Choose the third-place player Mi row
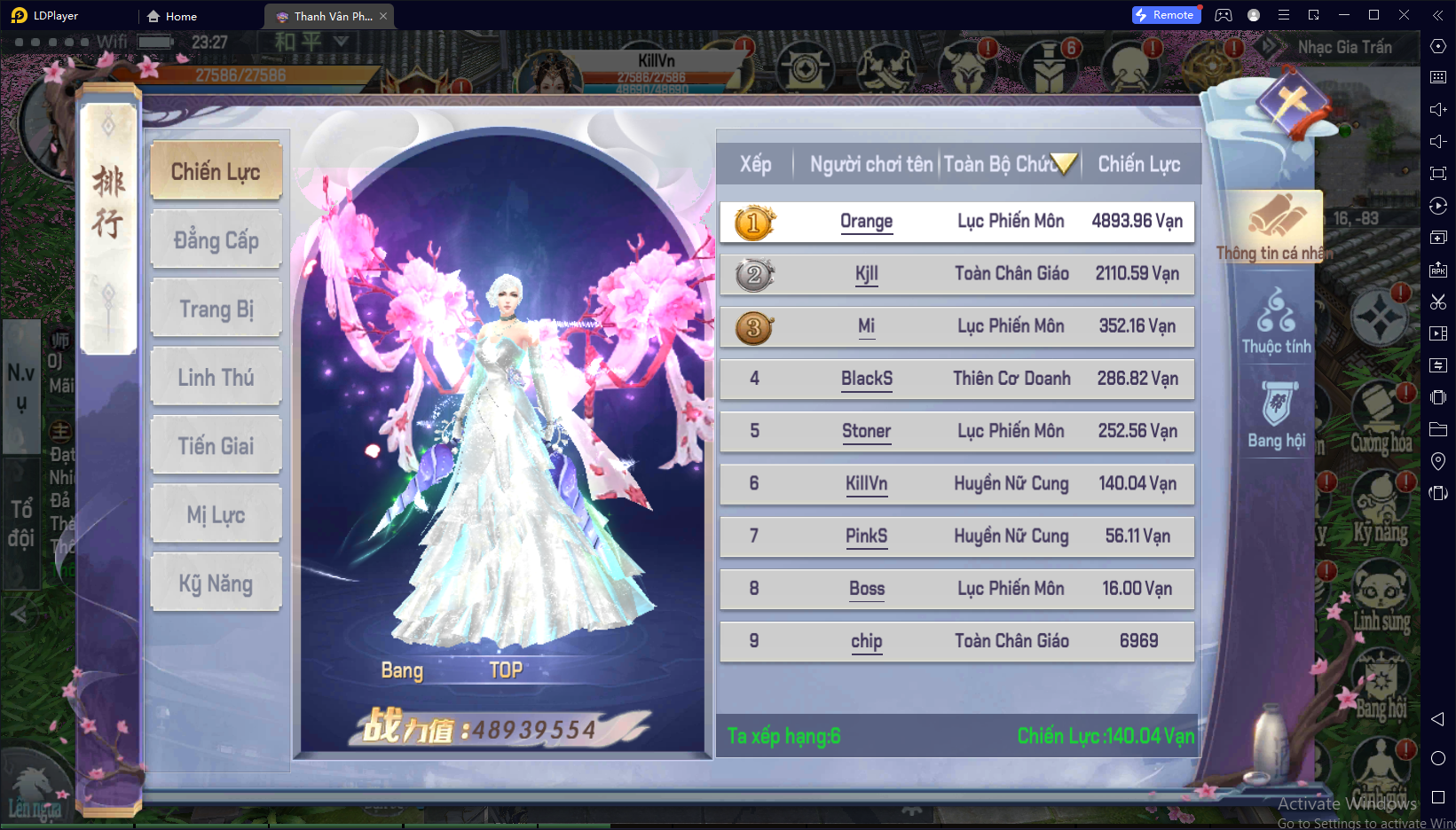1456x830 pixels. click(956, 326)
